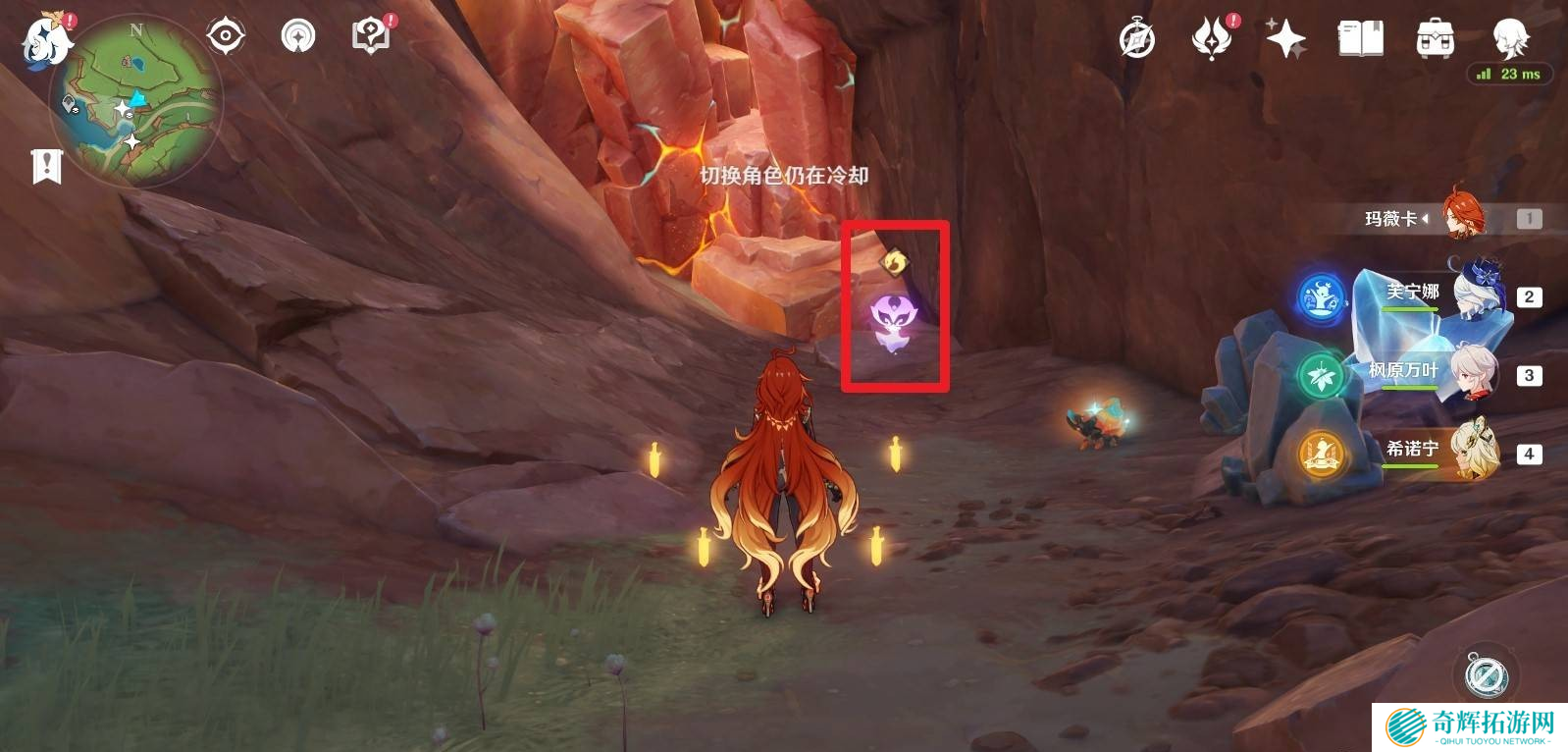Use the compass gadget icon
The image size is (1568, 752).
1486,675
